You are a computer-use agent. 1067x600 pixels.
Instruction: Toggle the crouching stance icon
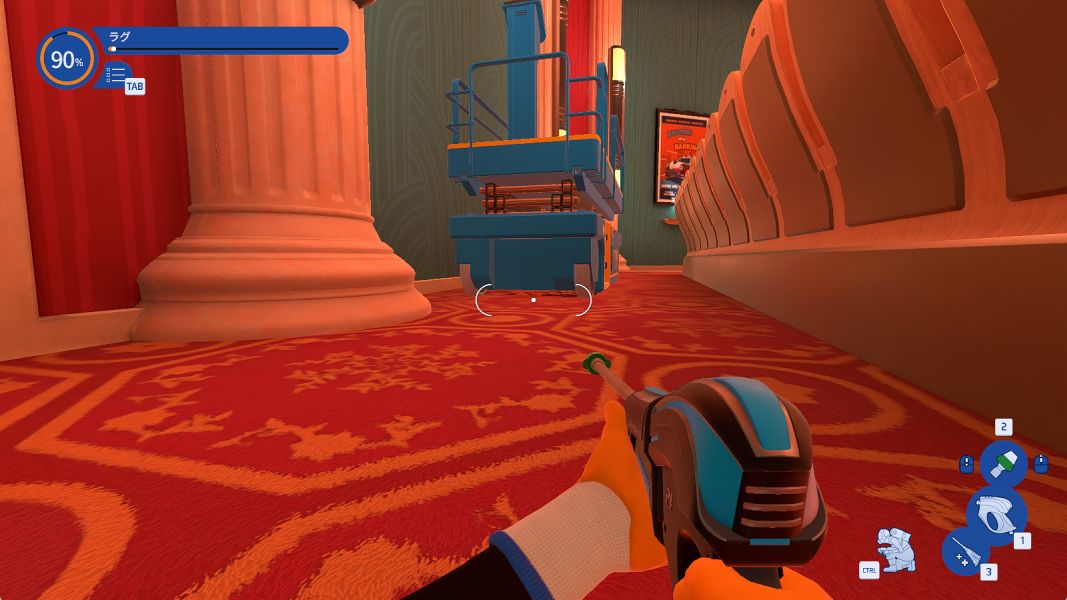[x=896, y=549]
